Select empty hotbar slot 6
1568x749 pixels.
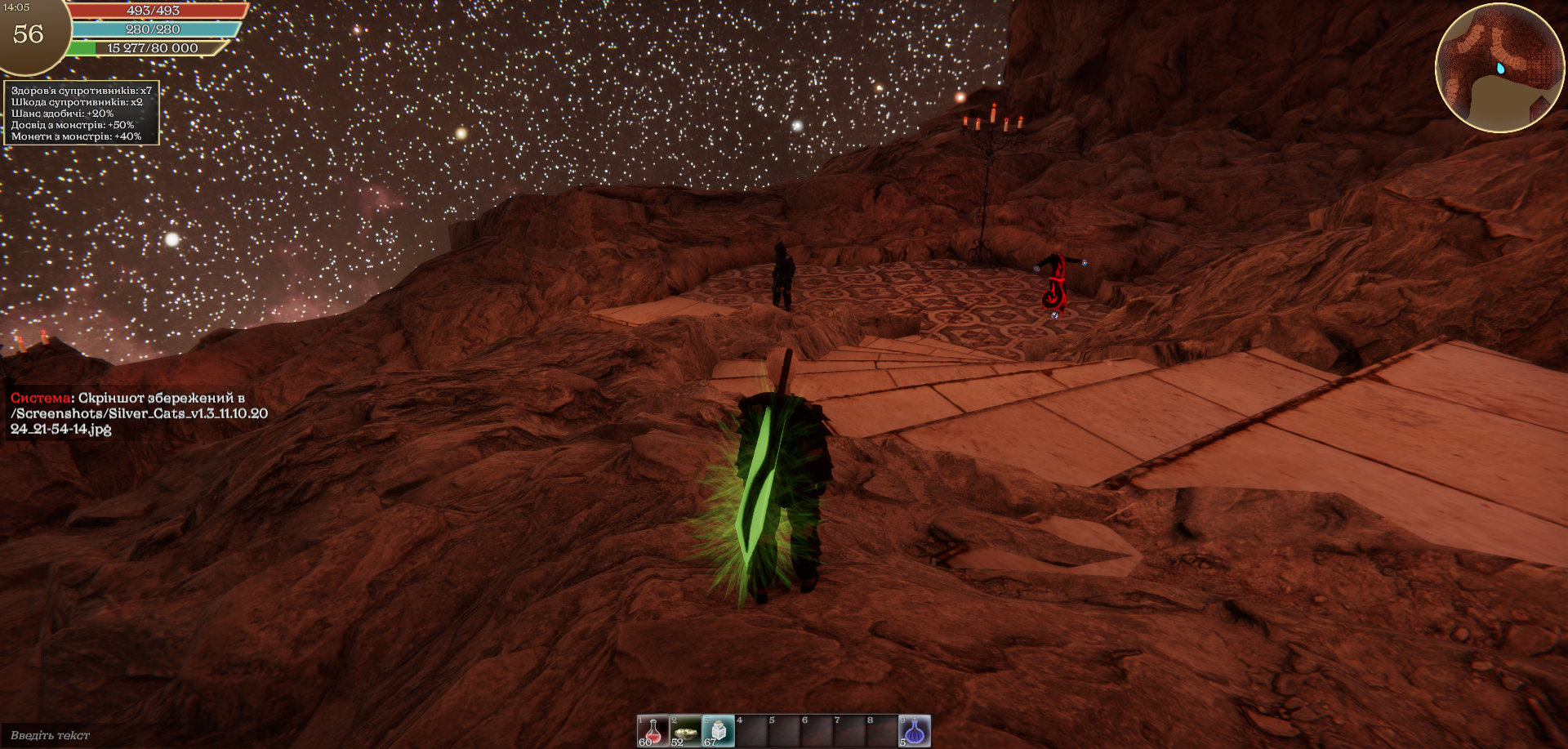point(817,731)
